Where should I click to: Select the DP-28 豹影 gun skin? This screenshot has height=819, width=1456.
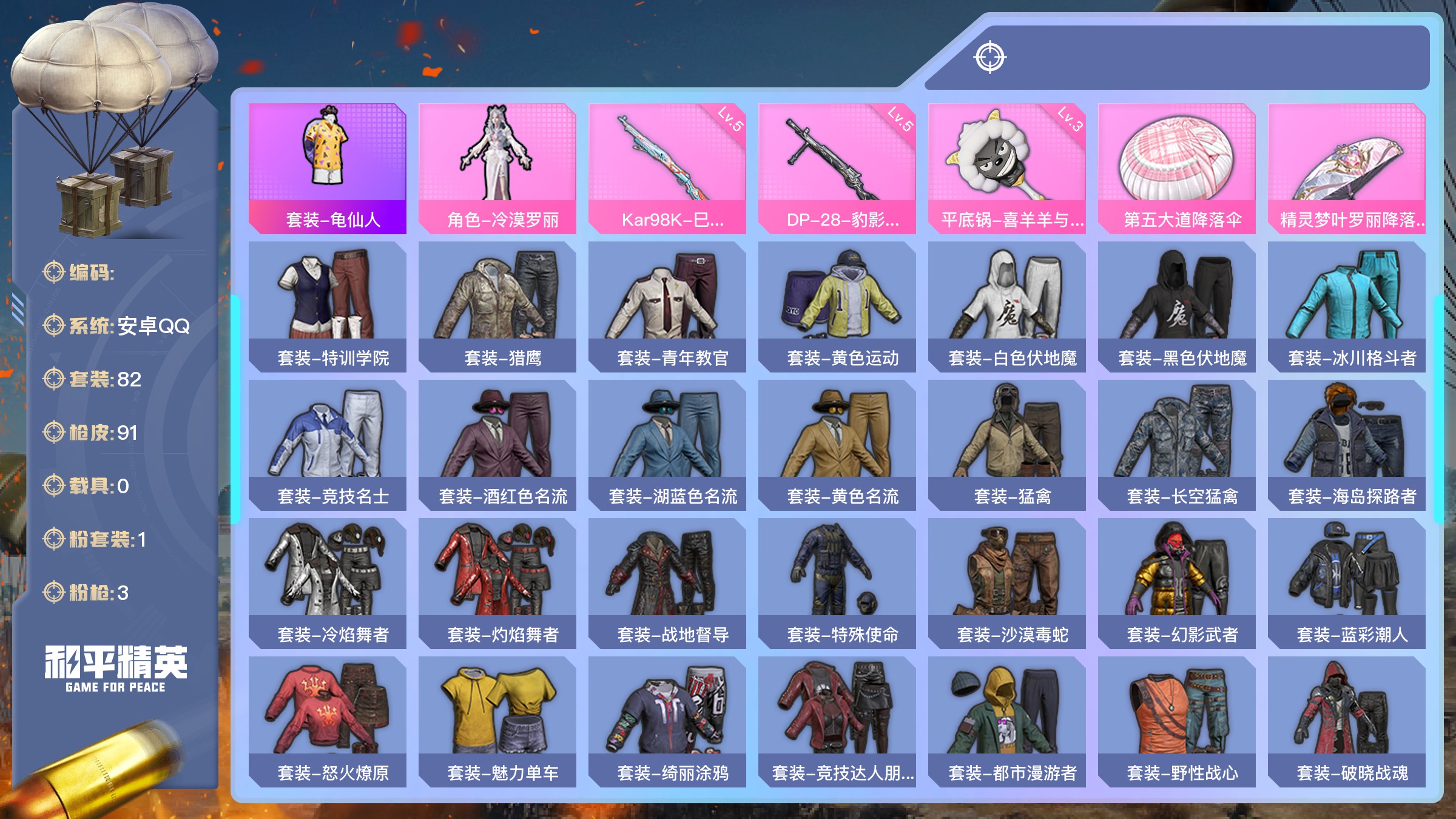tap(837, 168)
